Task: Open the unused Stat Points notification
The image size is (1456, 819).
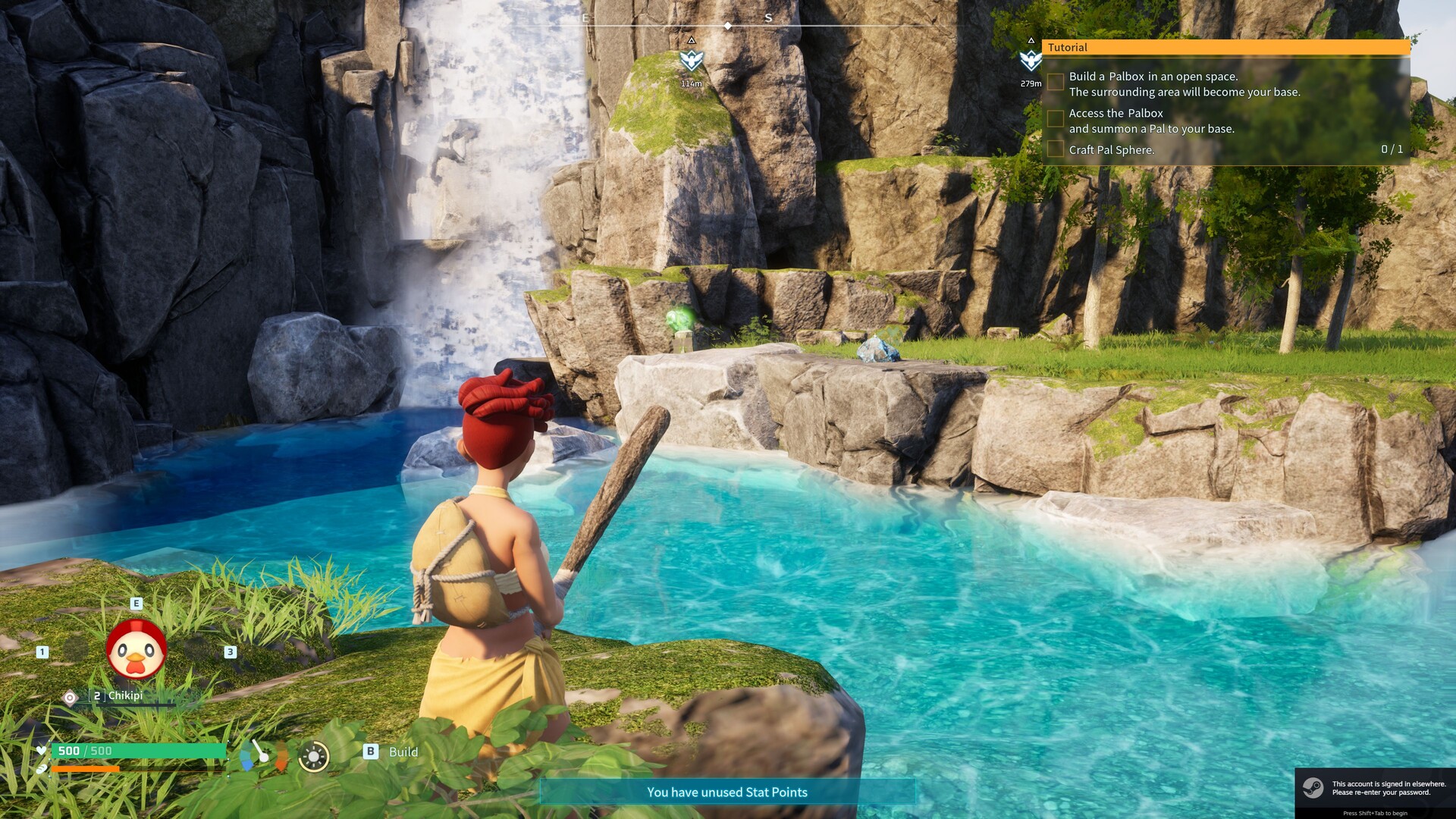Action: tap(726, 792)
